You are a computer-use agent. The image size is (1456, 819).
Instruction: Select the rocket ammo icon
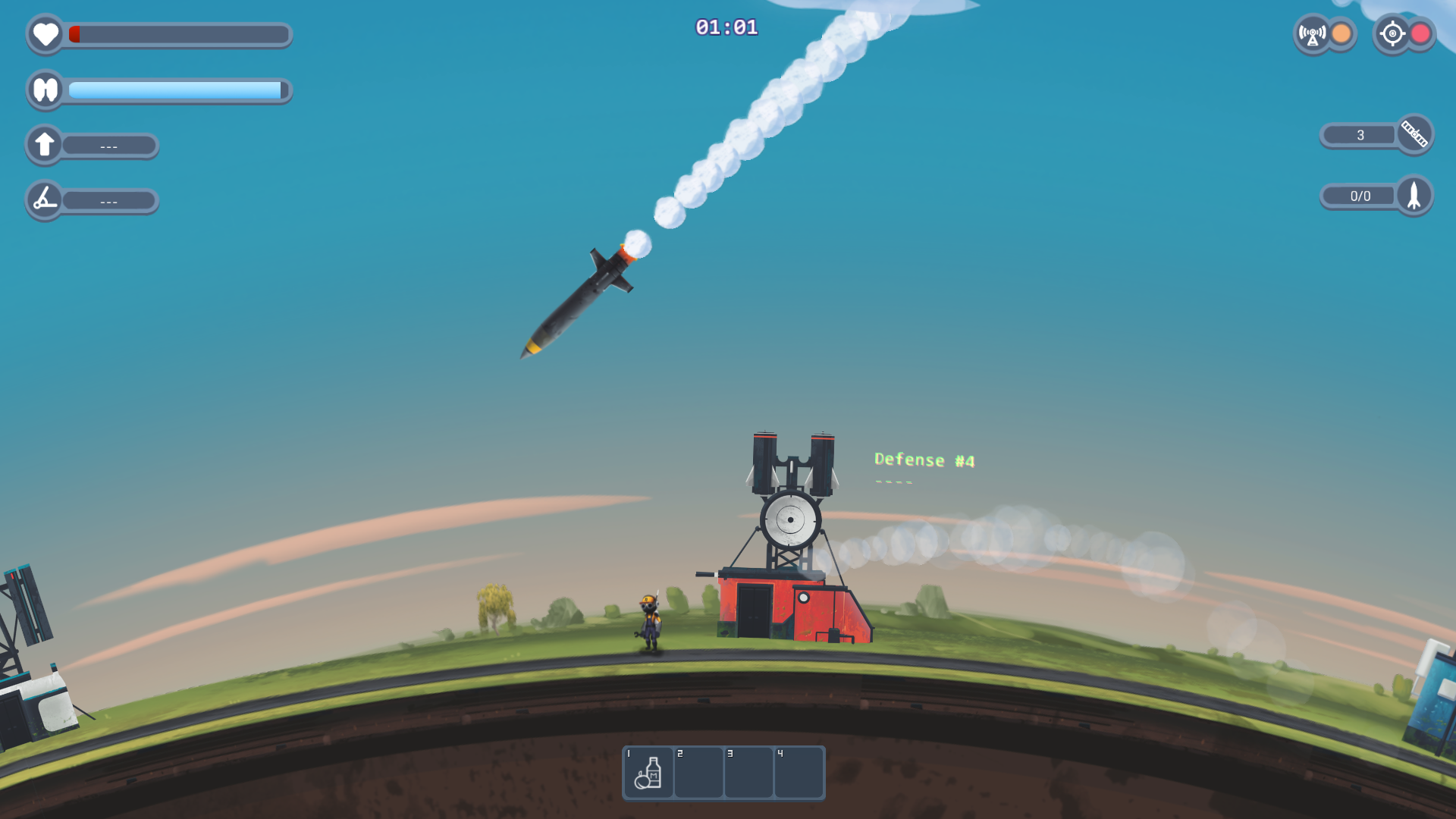click(1414, 196)
